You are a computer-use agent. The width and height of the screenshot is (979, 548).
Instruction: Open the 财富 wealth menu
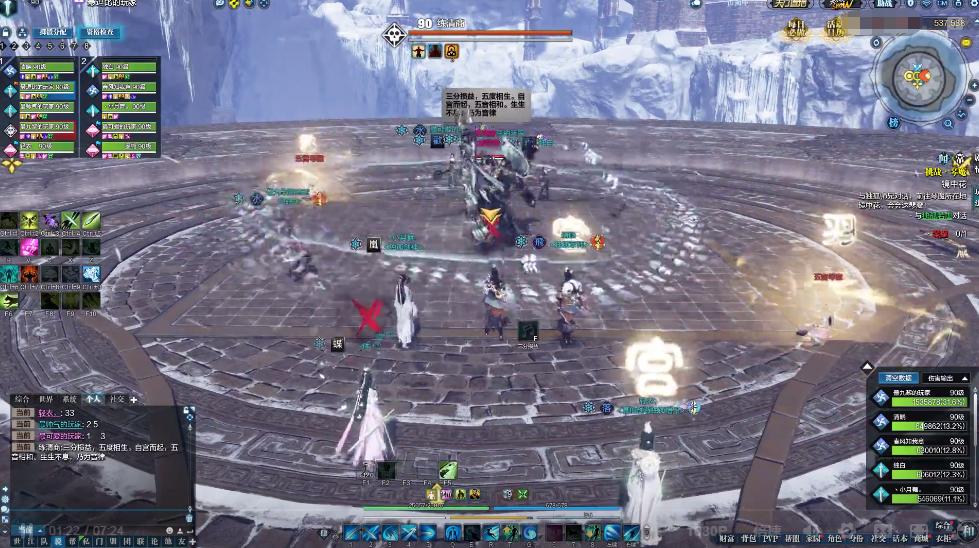[727, 539]
